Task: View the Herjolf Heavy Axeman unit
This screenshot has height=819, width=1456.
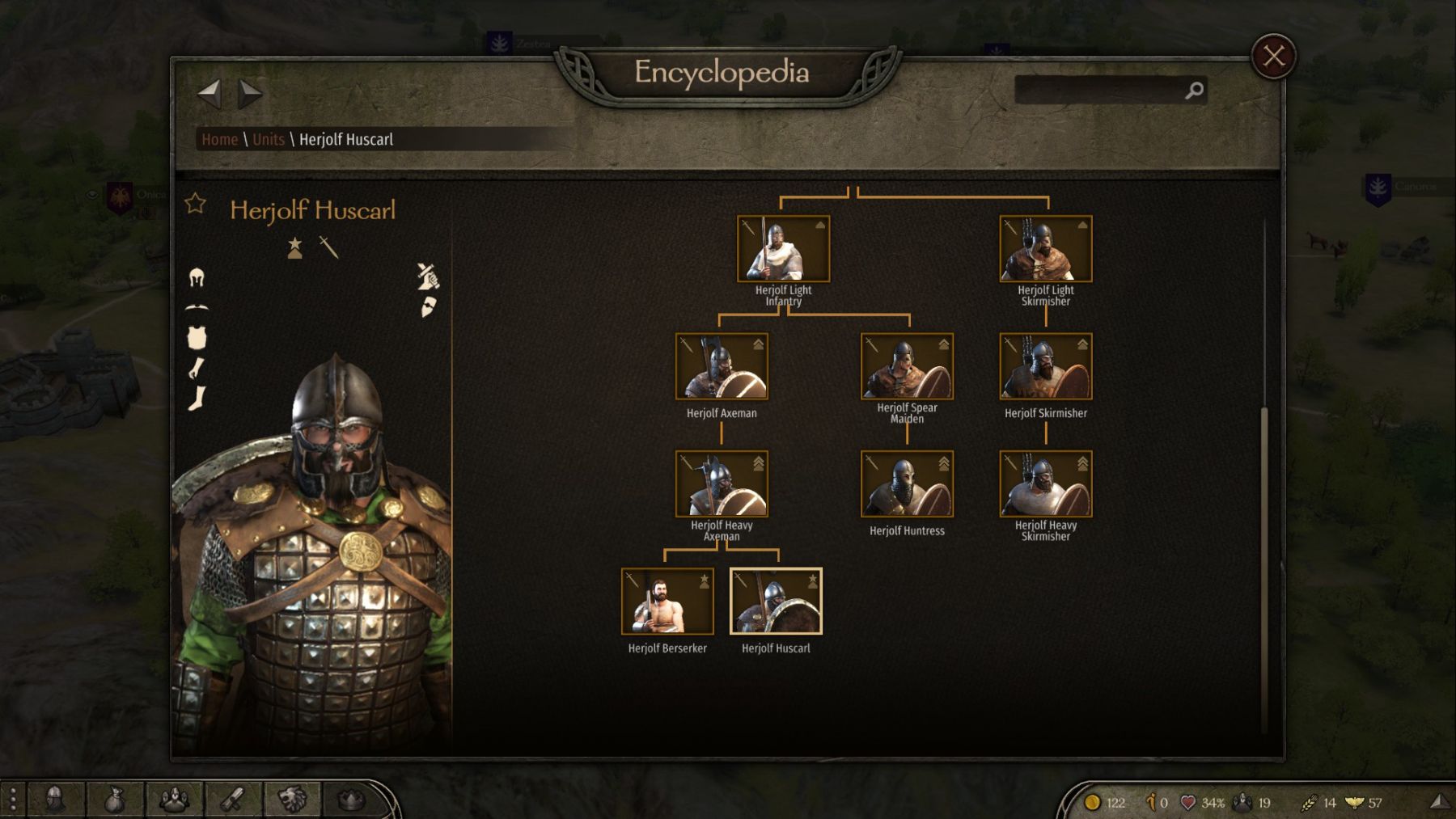Action: (722, 484)
